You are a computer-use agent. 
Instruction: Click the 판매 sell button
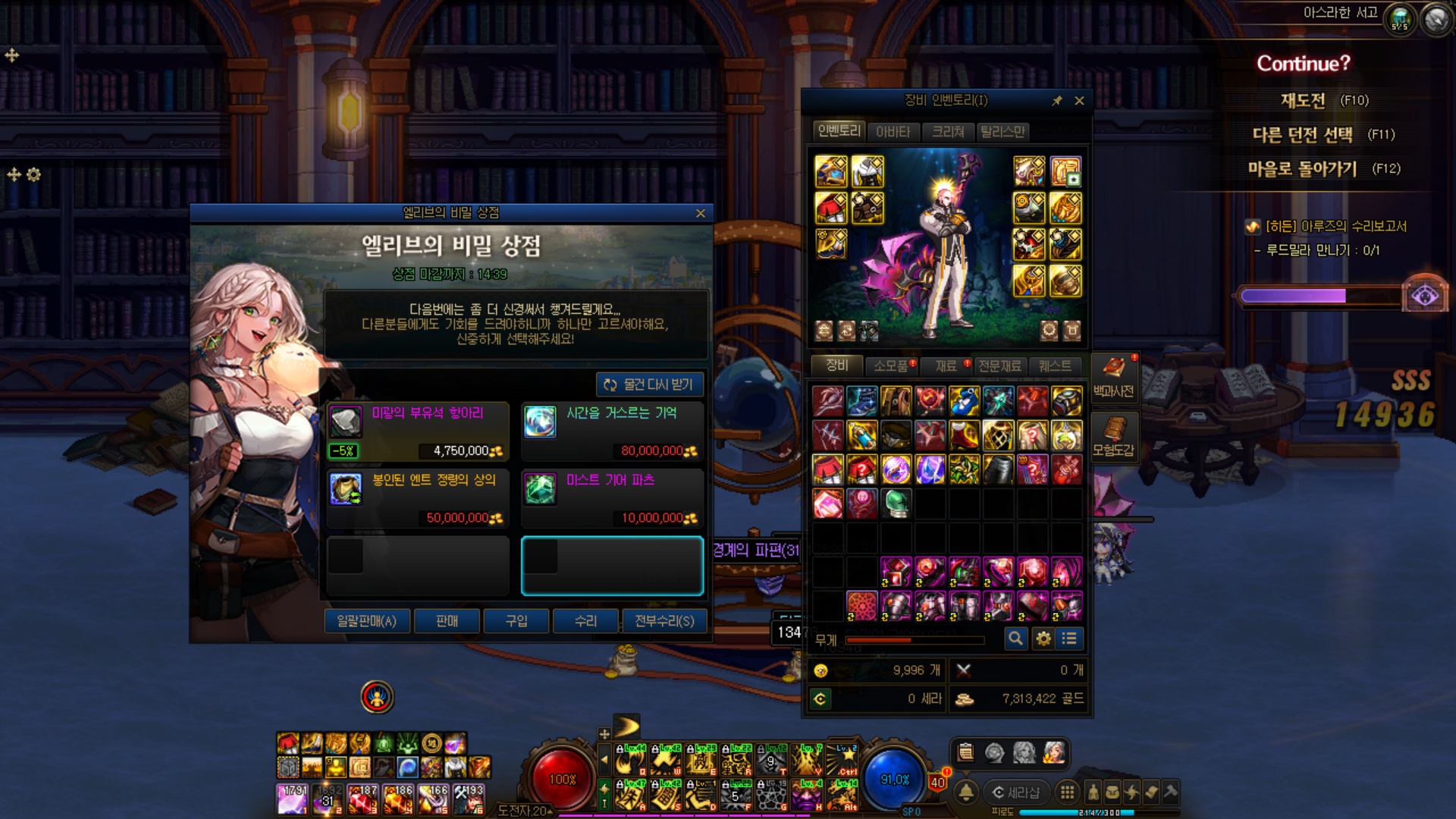coord(447,621)
